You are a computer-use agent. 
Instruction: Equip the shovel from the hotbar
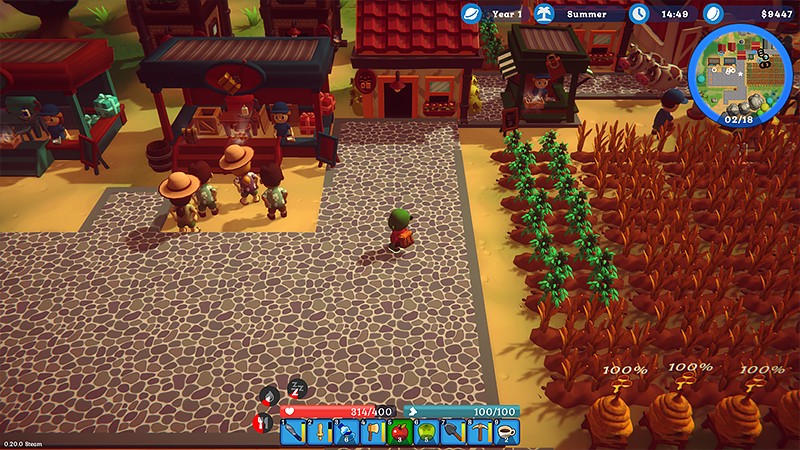[452, 432]
